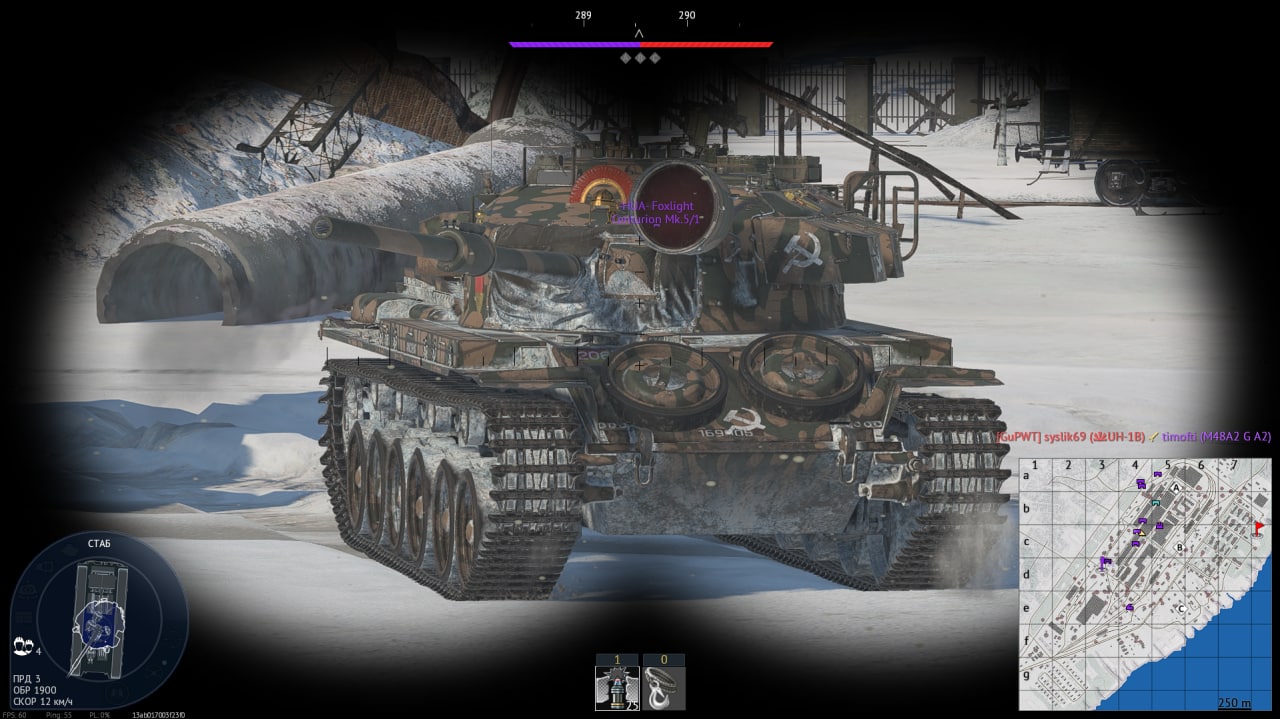The height and width of the screenshot is (719, 1280).
Task: Click capture point C on the minimap
Action: pos(1180,607)
